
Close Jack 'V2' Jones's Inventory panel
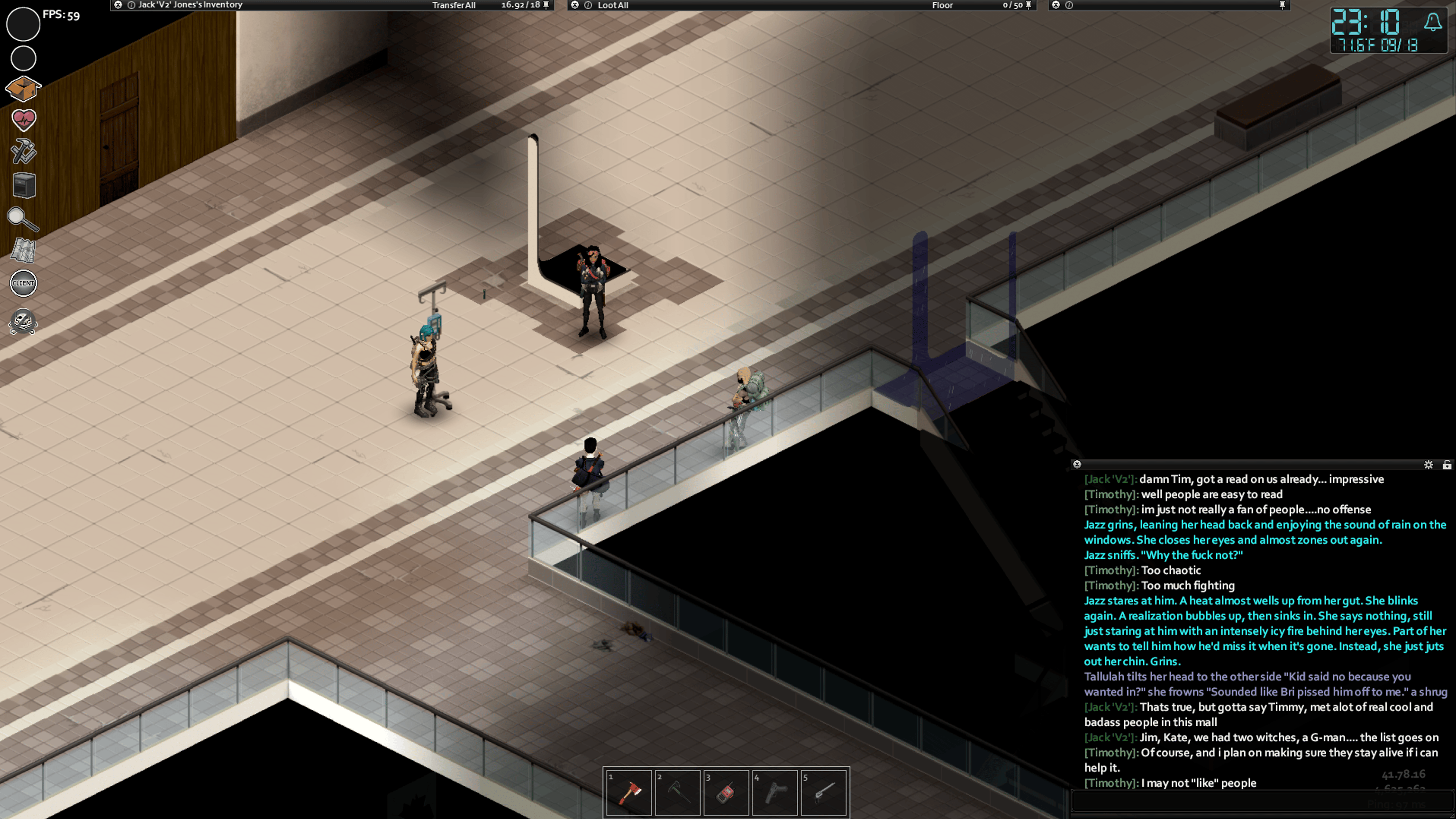[118, 5]
